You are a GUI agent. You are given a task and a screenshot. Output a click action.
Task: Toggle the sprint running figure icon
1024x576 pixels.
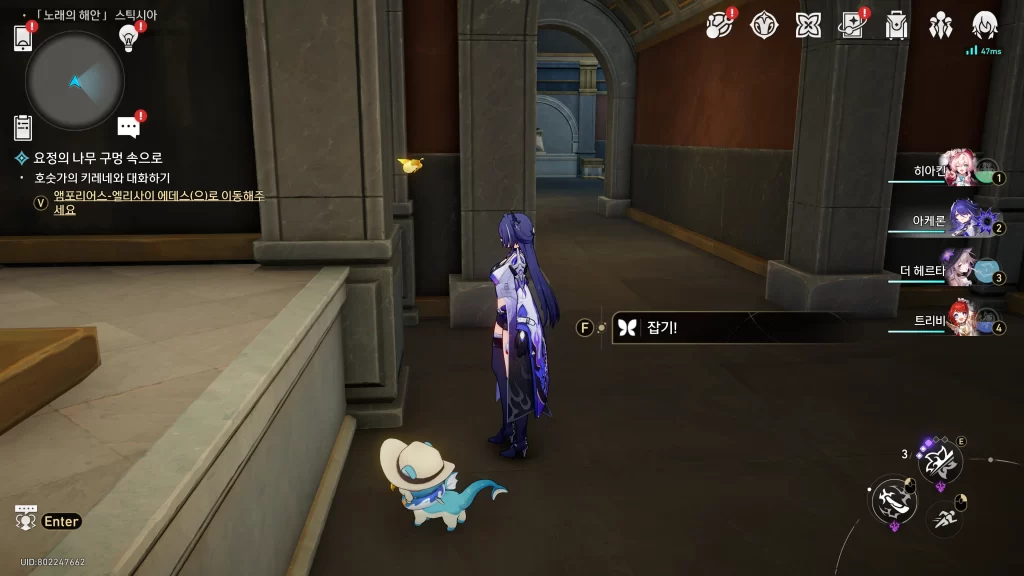pos(944,517)
